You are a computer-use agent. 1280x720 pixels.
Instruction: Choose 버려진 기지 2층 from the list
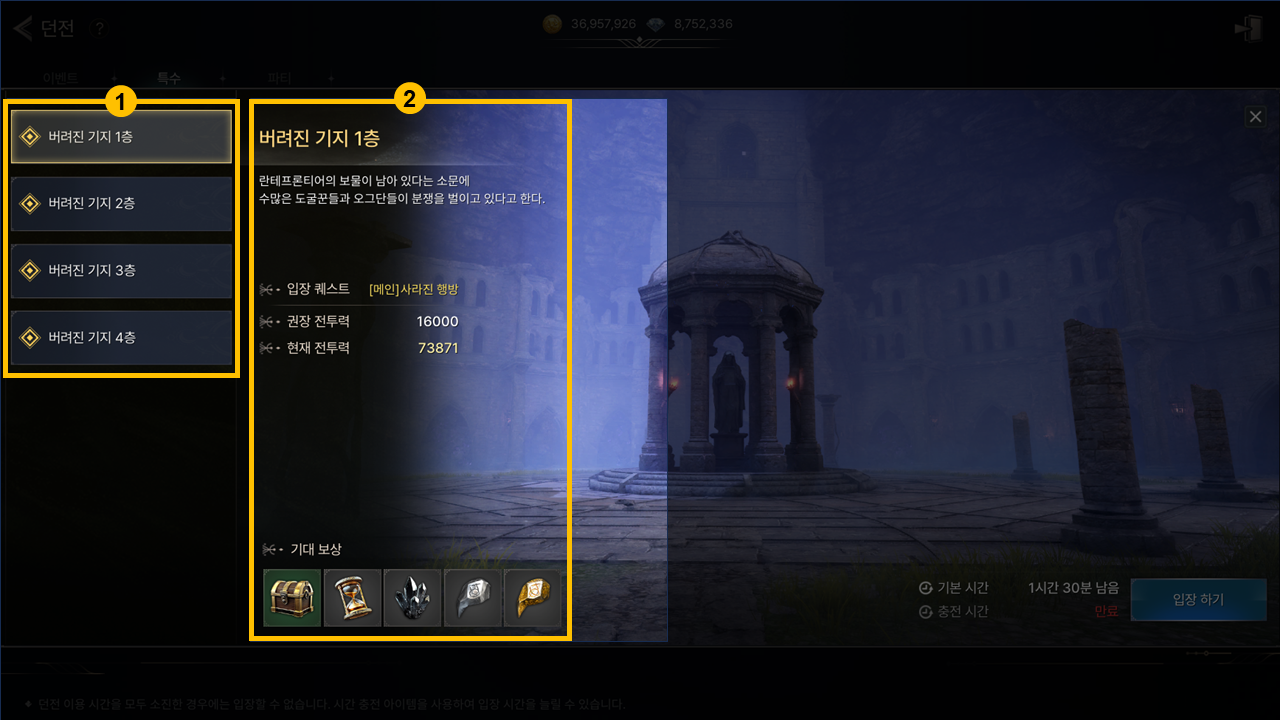coord(121,204)
